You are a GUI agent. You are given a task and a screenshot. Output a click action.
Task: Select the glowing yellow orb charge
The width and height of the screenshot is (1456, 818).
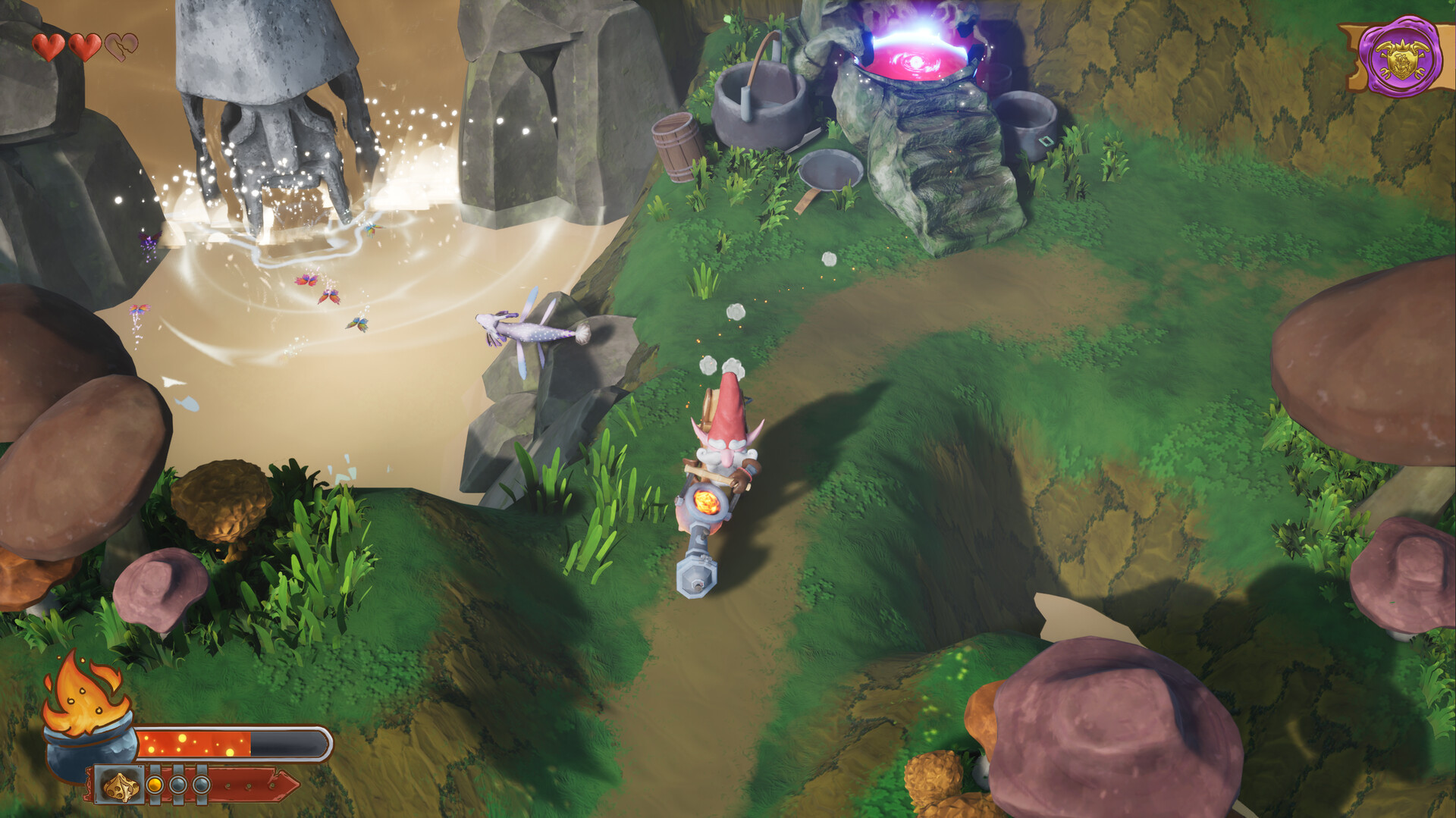coord(154,785)
